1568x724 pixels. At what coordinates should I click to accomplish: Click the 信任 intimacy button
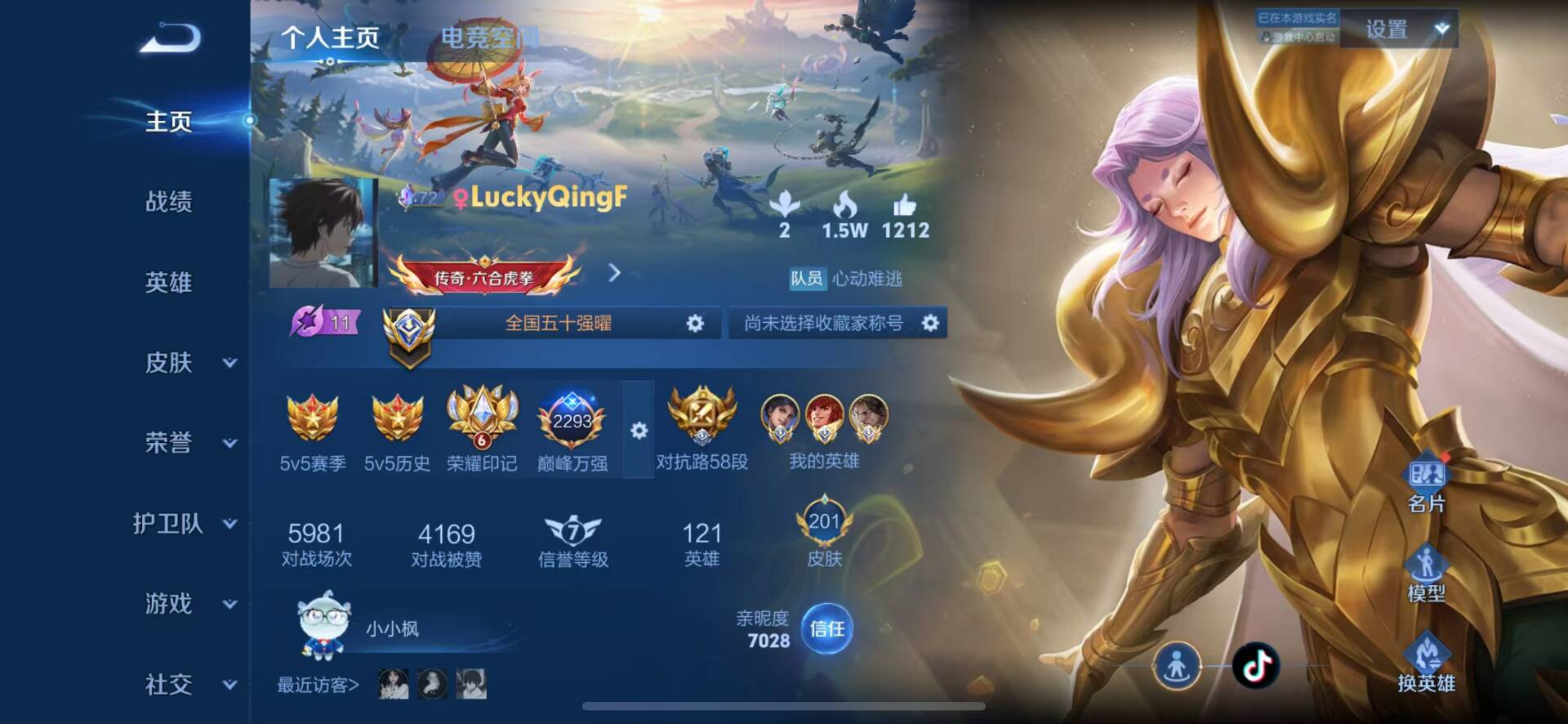click(826, 629)
